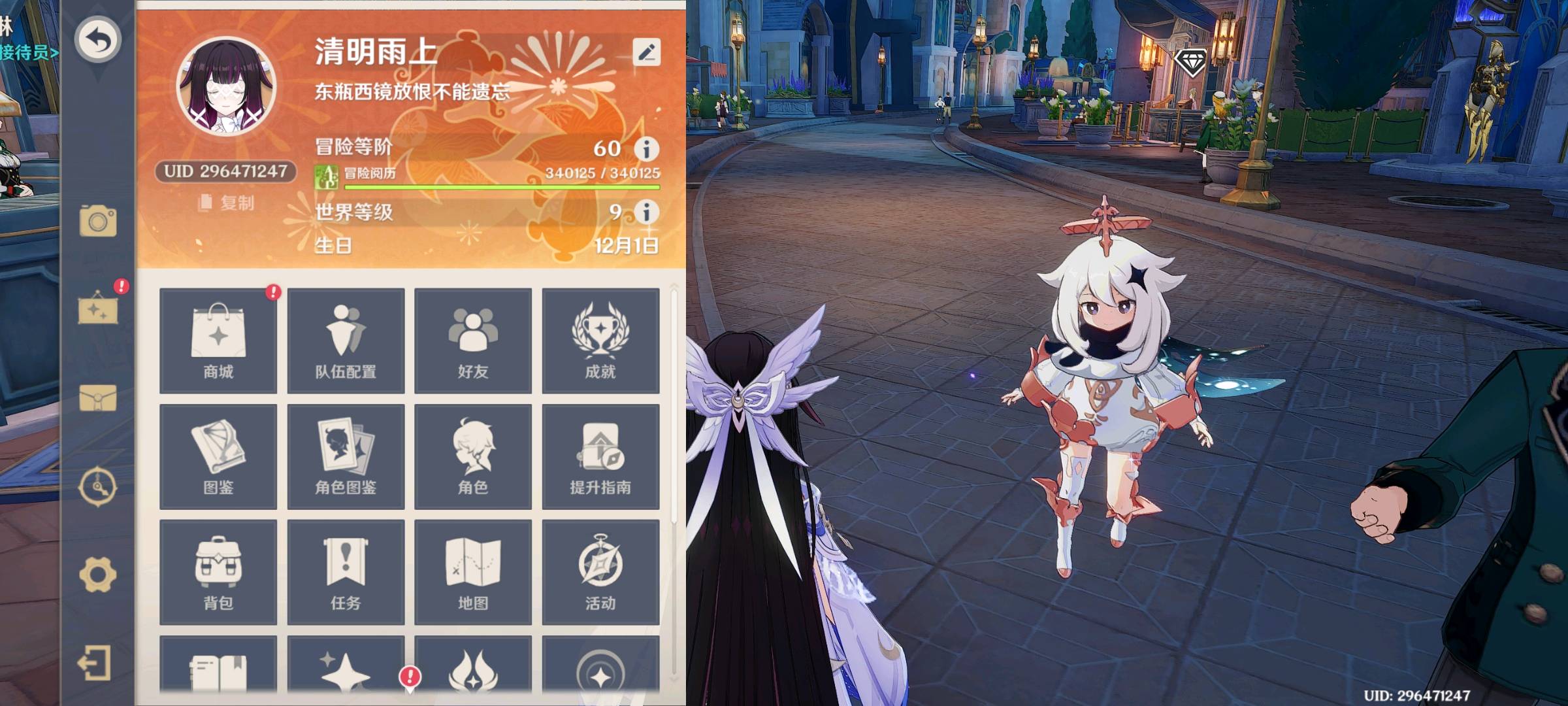
Task: Copy the UID with 复制 button
Action: click(226, 203)
